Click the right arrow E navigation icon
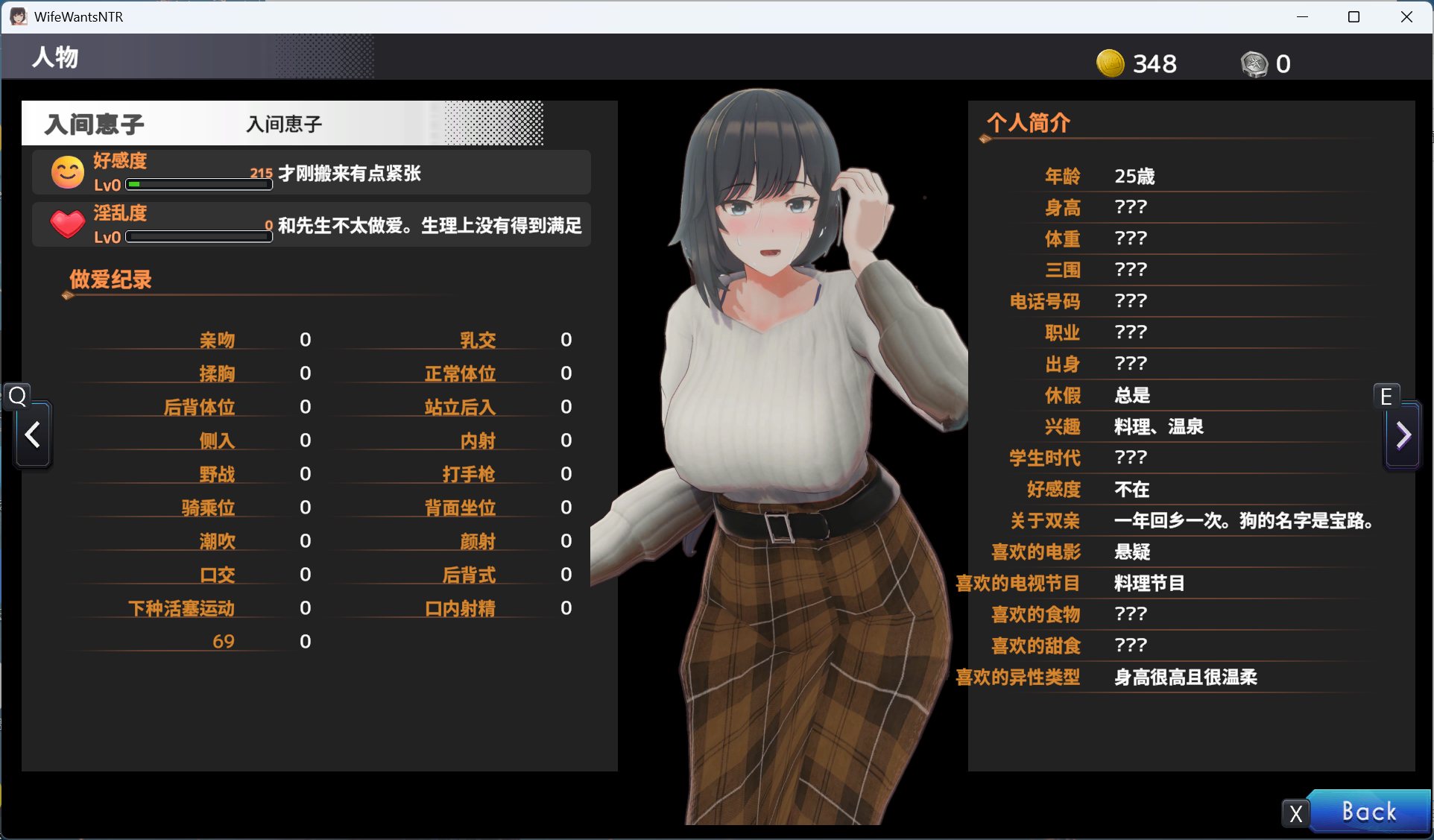1434x840 pixels. [1402, 435]
